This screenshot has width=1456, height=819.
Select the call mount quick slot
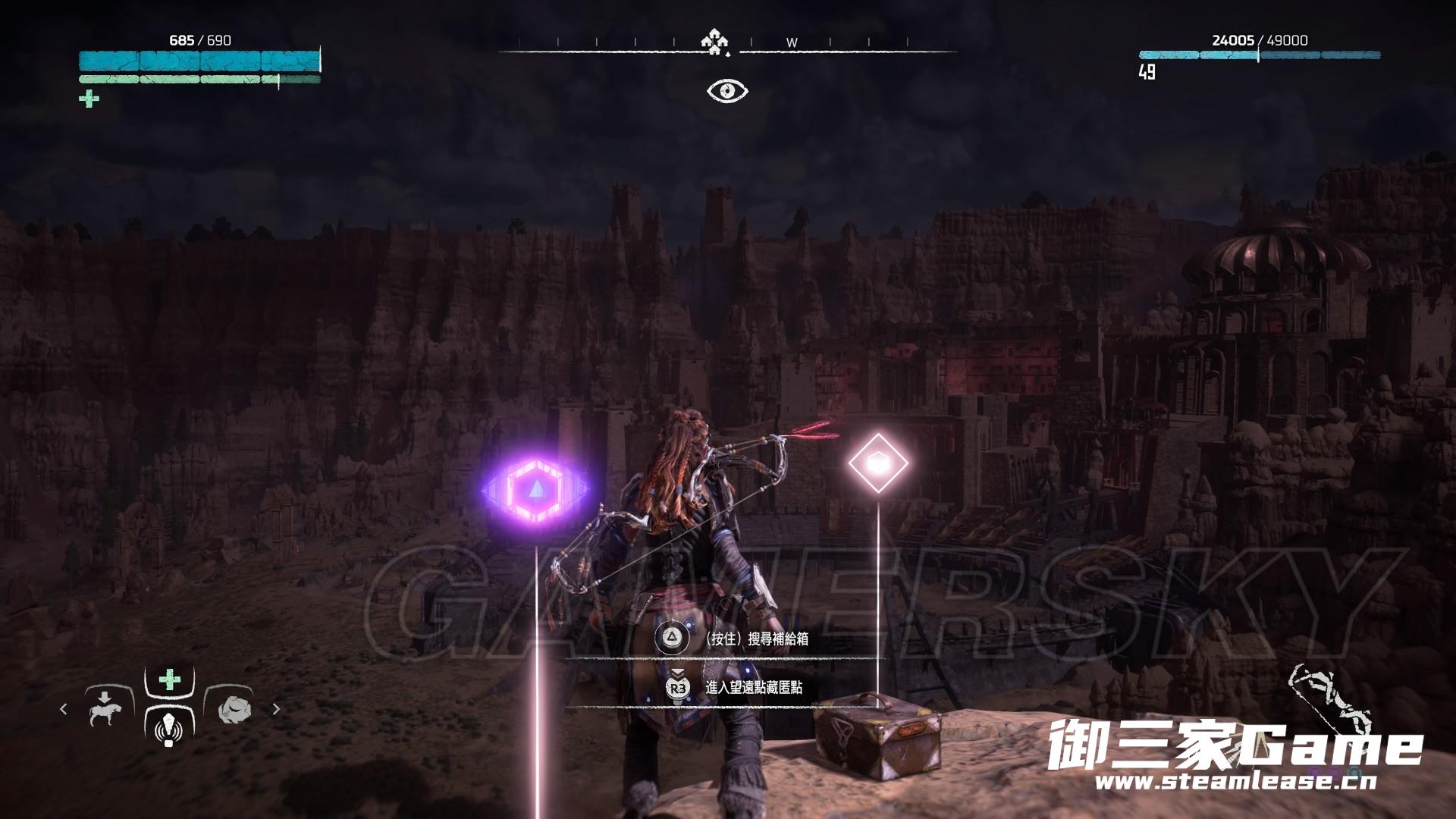[x=105, y=709]
